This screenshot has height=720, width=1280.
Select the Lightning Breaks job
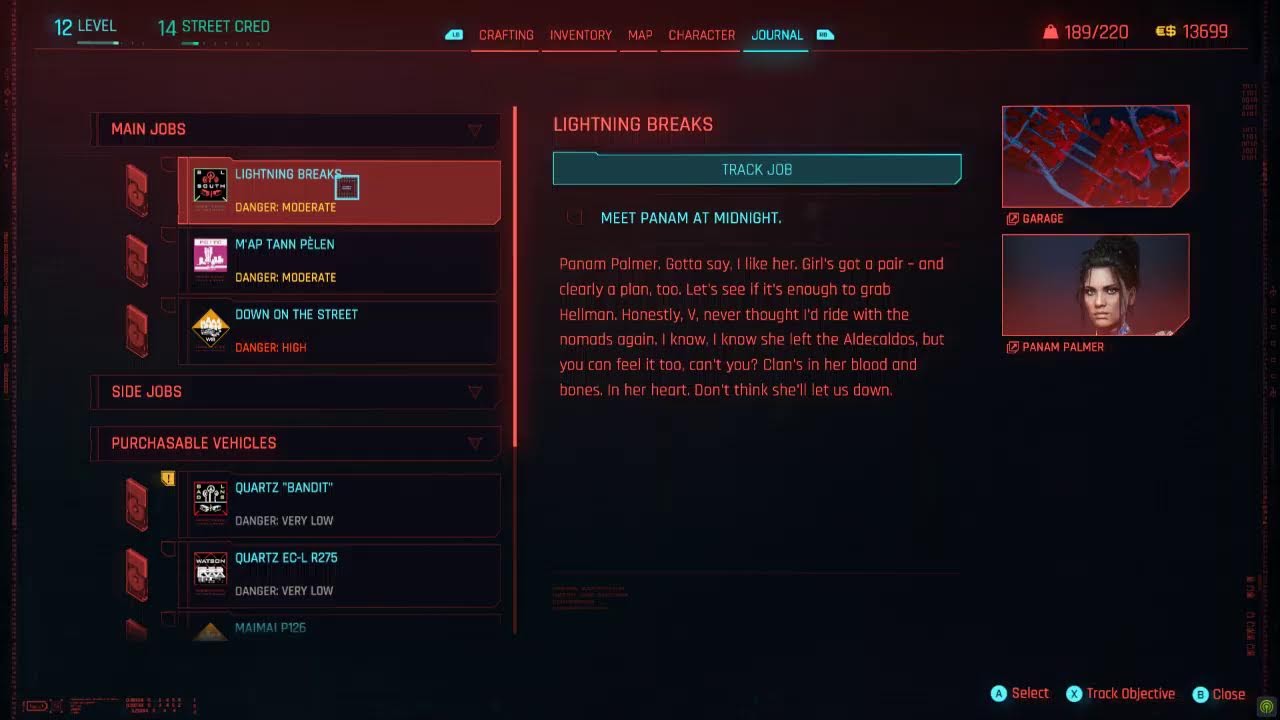click(339, 191)
